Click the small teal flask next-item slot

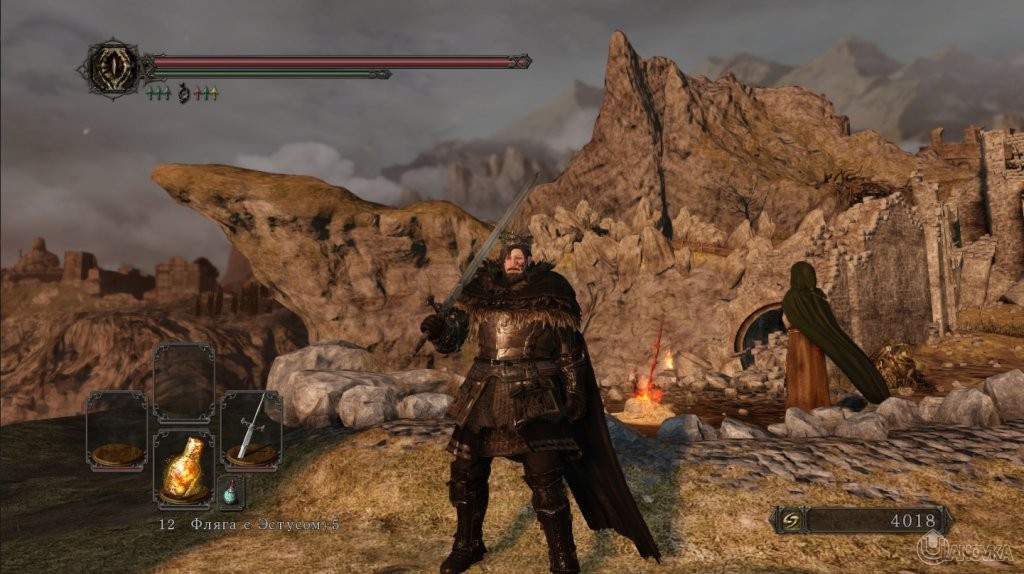231,491
